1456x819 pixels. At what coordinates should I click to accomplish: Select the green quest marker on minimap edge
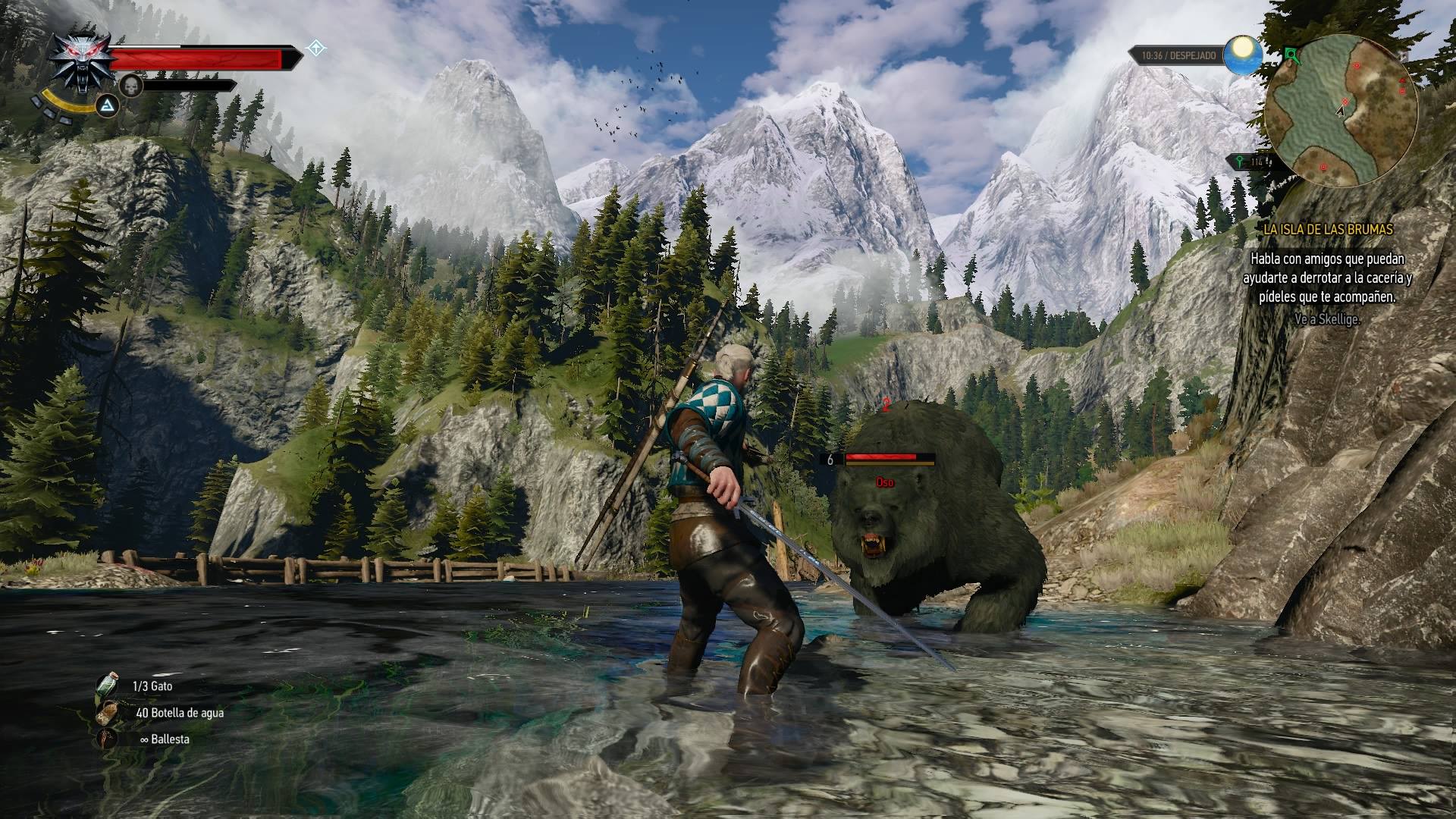[x=1290, y=55]
